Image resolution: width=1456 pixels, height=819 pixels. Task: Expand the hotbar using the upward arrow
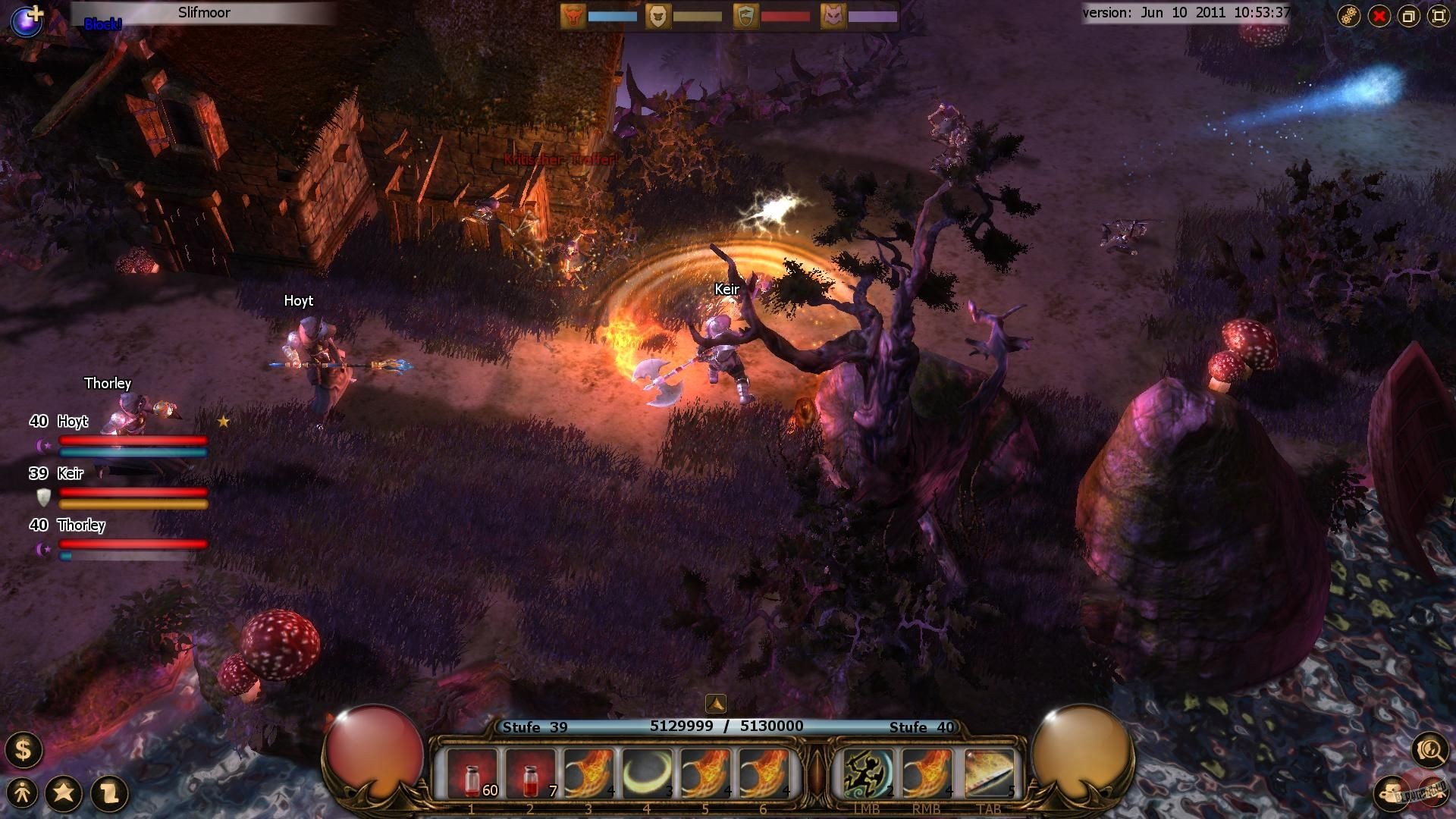pyautogui.click(x=716, y=705)
